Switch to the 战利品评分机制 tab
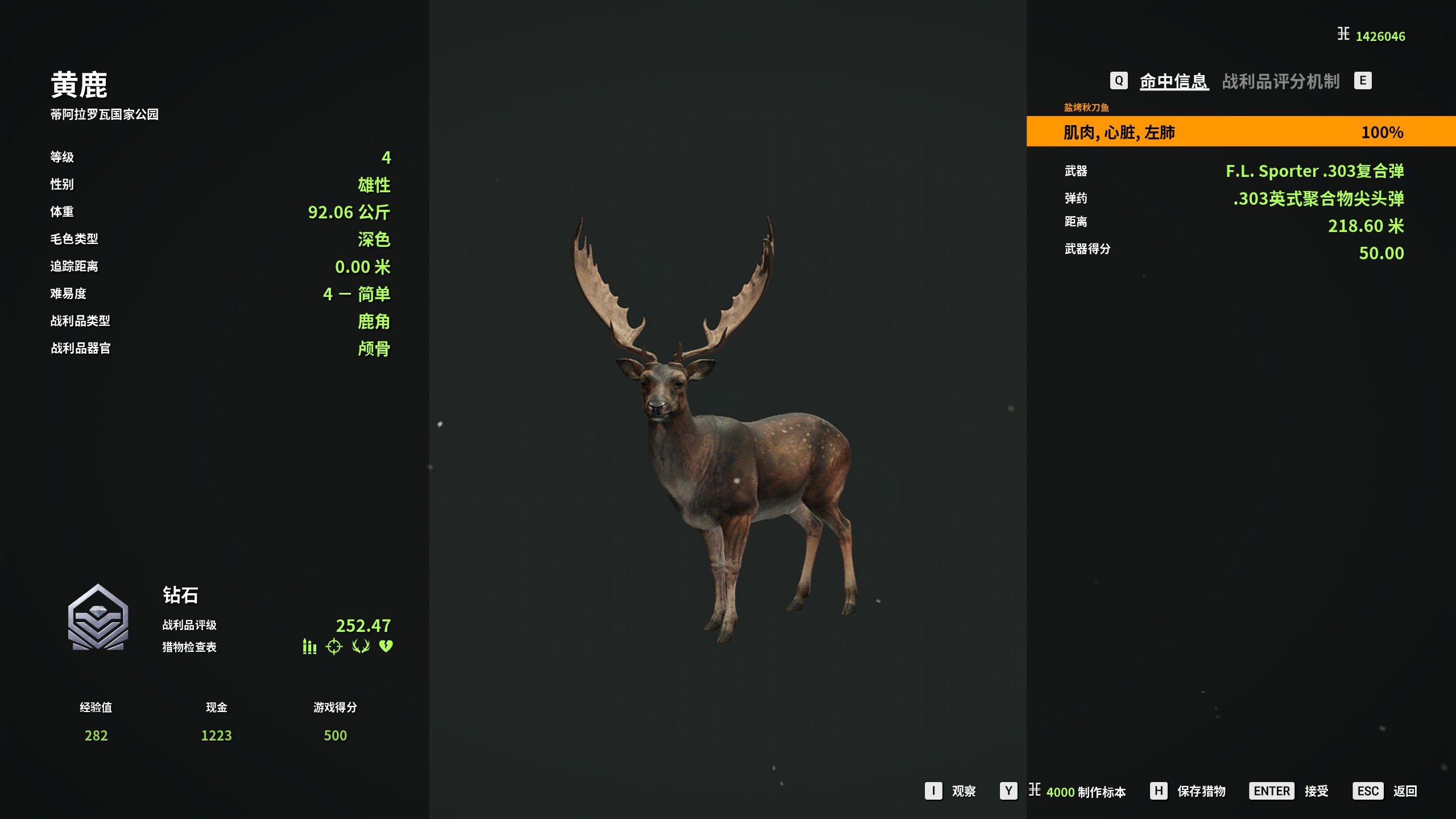The image size is (1456, 819). [1281, 81]
